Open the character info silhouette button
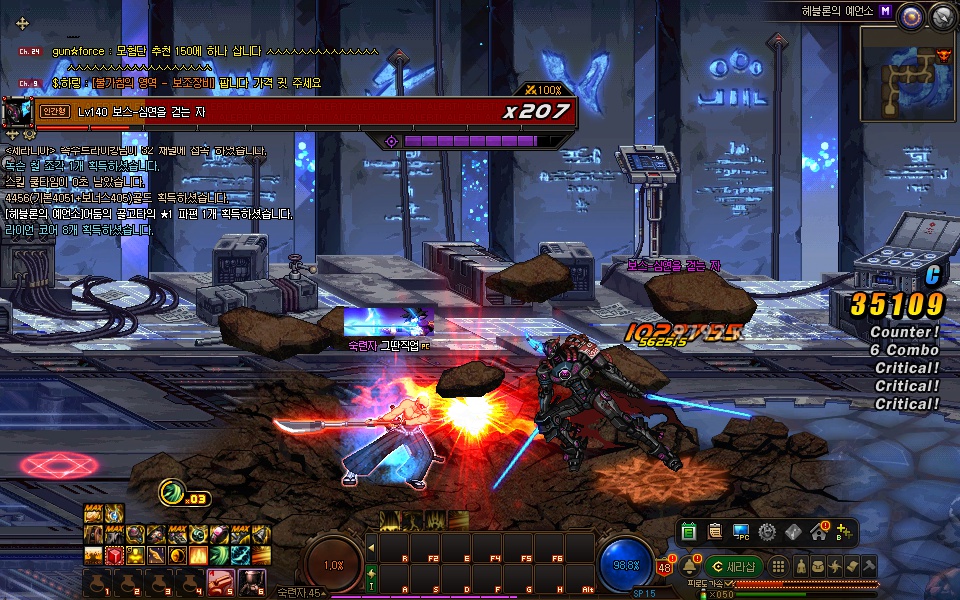The height and width of the screenshot is (600, 960). tap(801, 567)
